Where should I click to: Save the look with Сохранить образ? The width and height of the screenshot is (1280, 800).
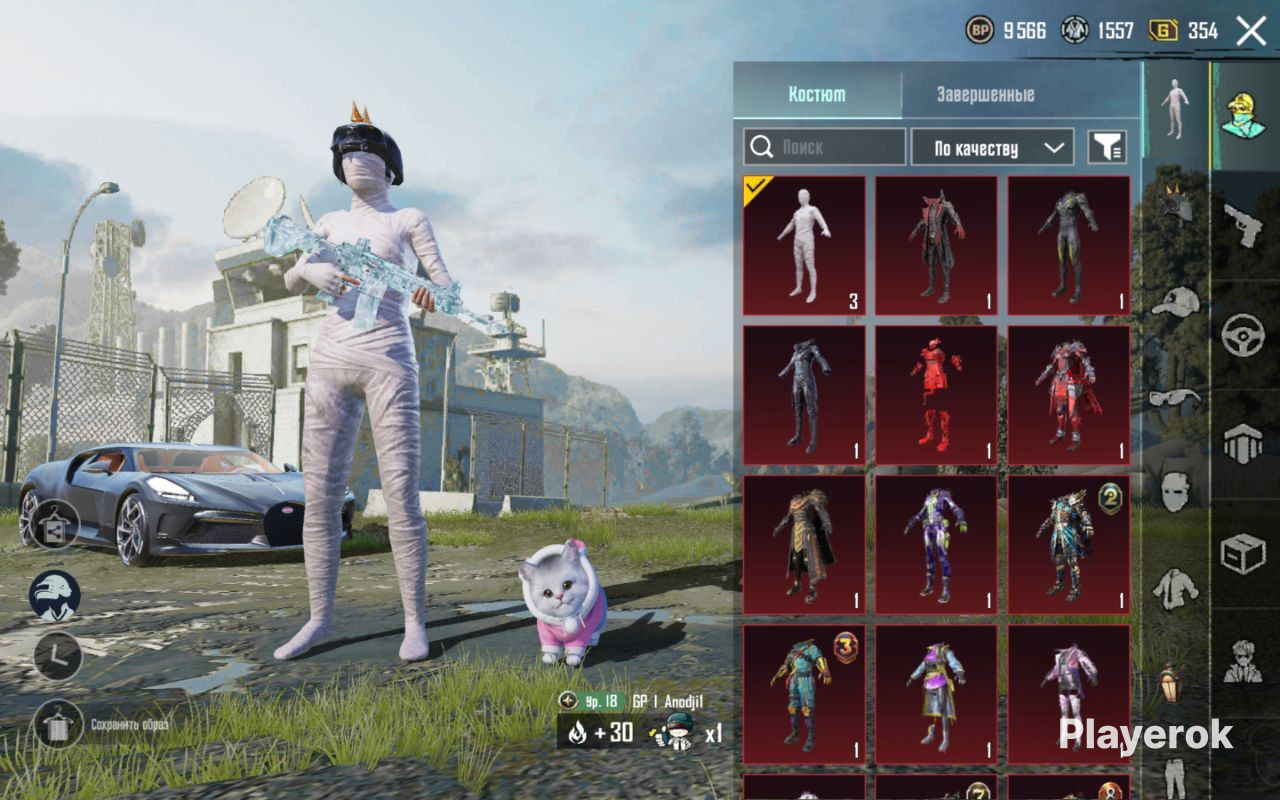(x=58, y=724)
